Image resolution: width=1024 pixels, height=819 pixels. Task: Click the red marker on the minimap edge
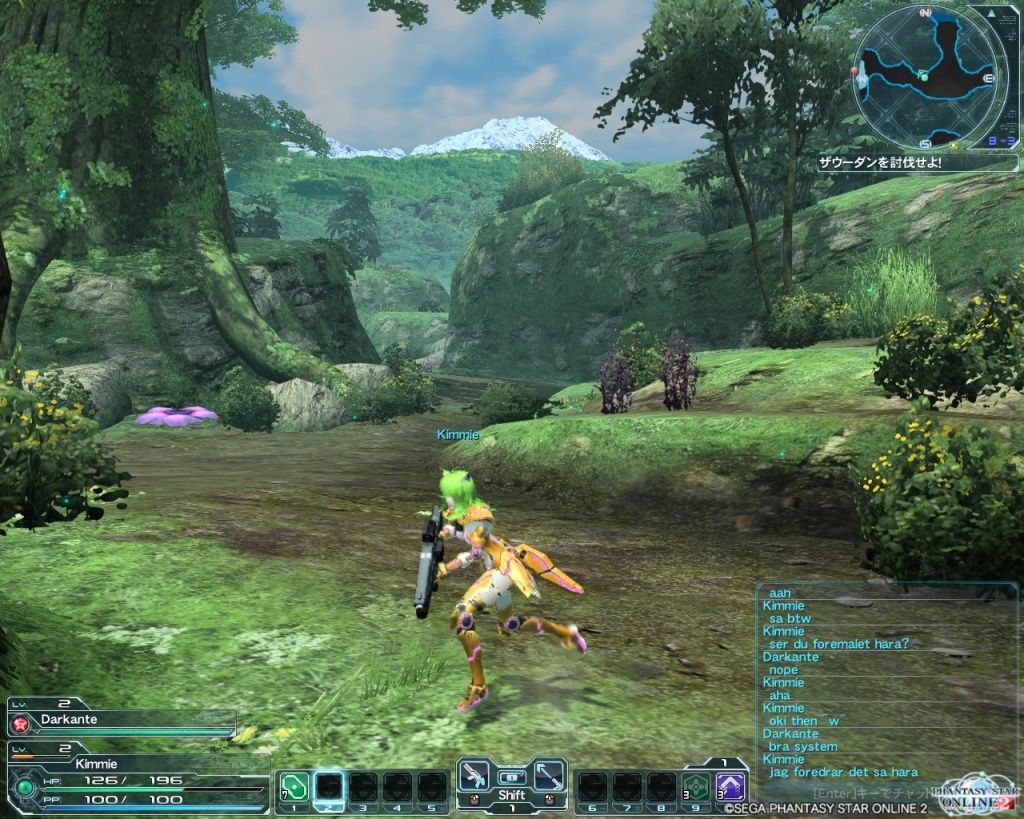click(x=856, y=72)
